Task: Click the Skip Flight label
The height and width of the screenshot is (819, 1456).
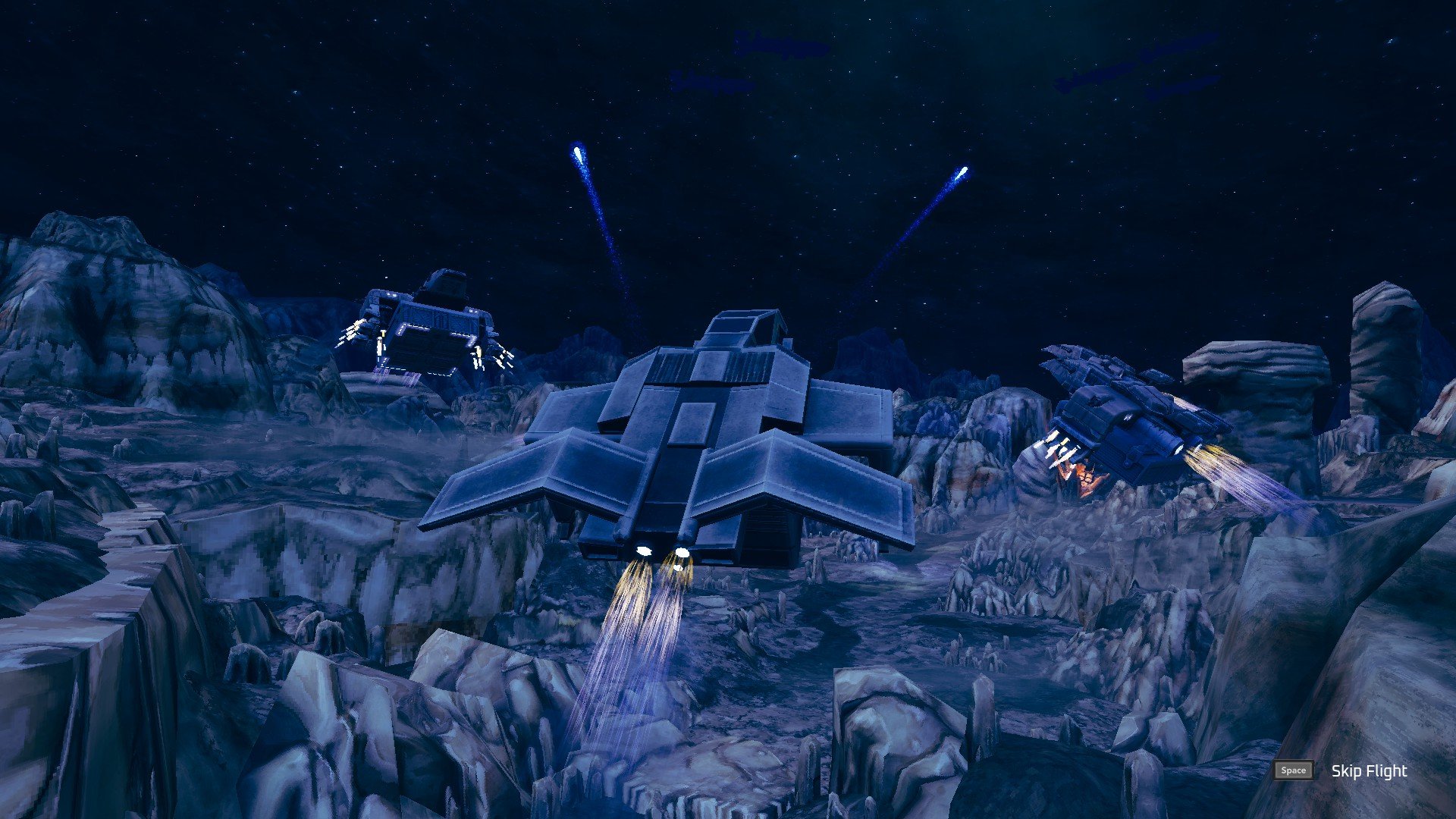Action: pos(1368,770)
